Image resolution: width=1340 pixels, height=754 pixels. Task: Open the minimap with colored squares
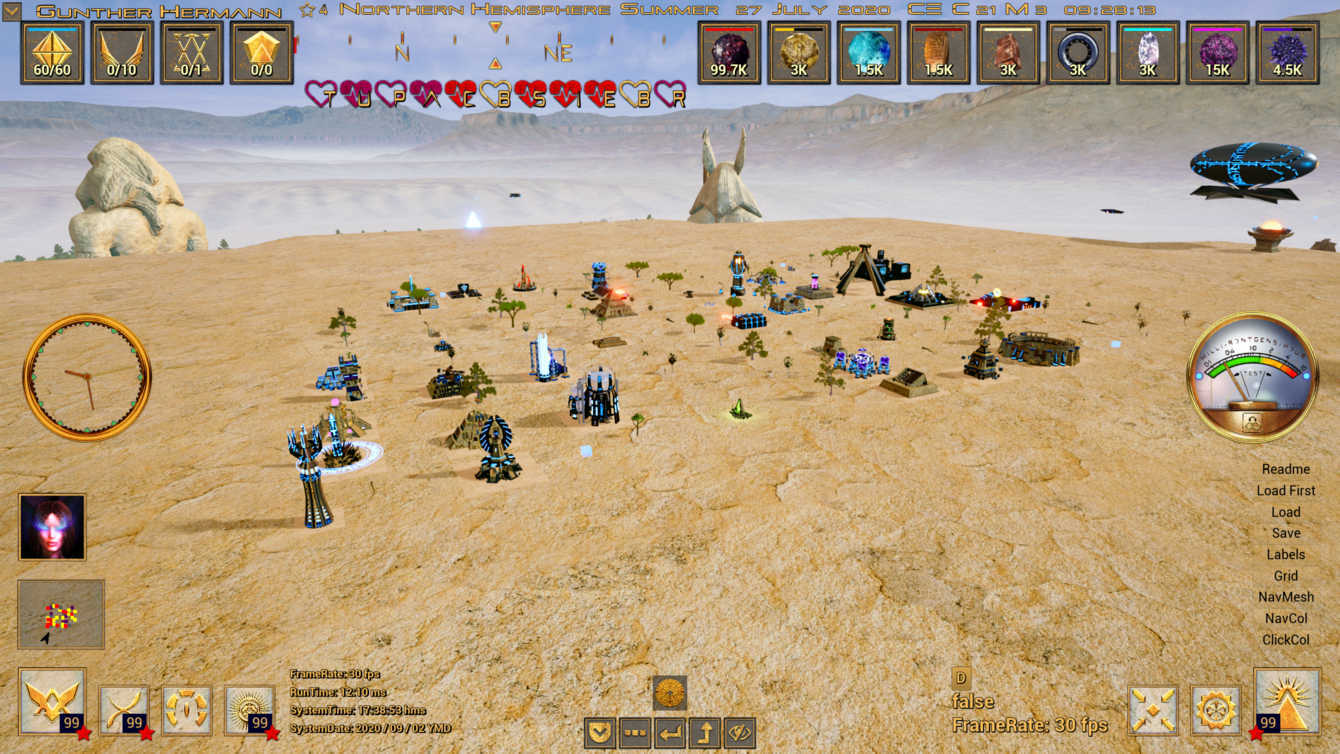[x=61, y=614]
